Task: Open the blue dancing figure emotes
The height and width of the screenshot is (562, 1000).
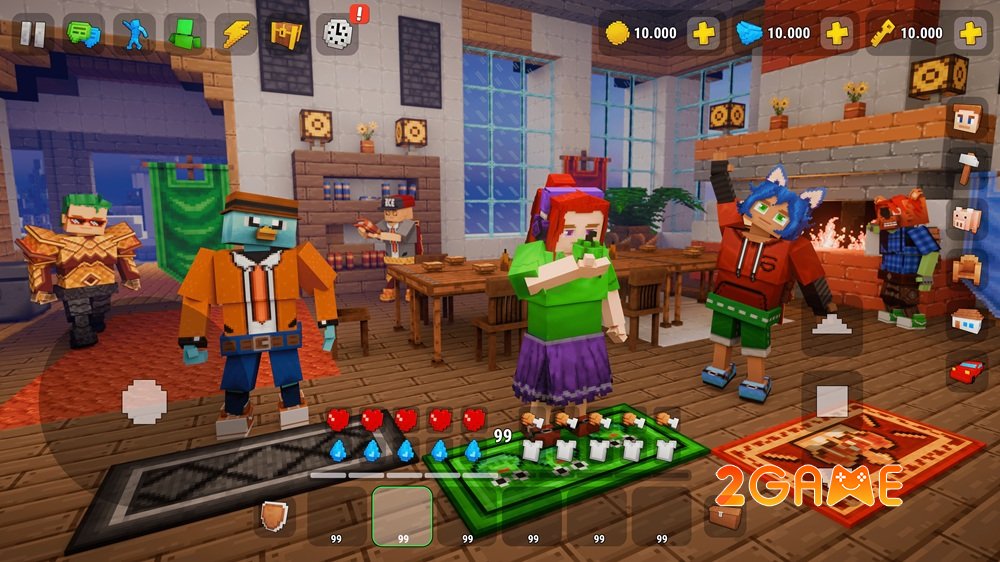Action: click(x=135, y=34)
